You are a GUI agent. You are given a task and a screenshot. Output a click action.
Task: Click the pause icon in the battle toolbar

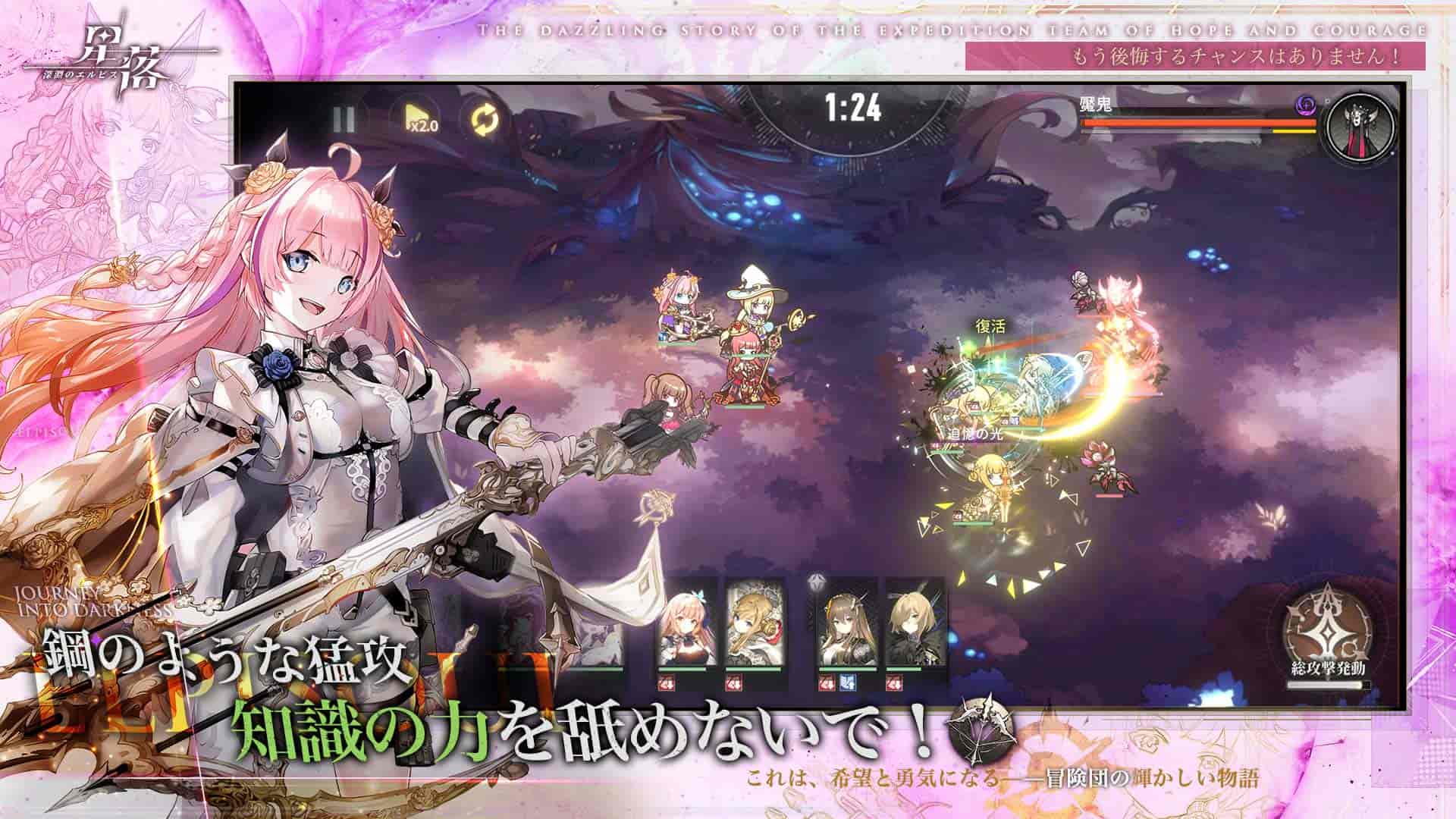344,119
